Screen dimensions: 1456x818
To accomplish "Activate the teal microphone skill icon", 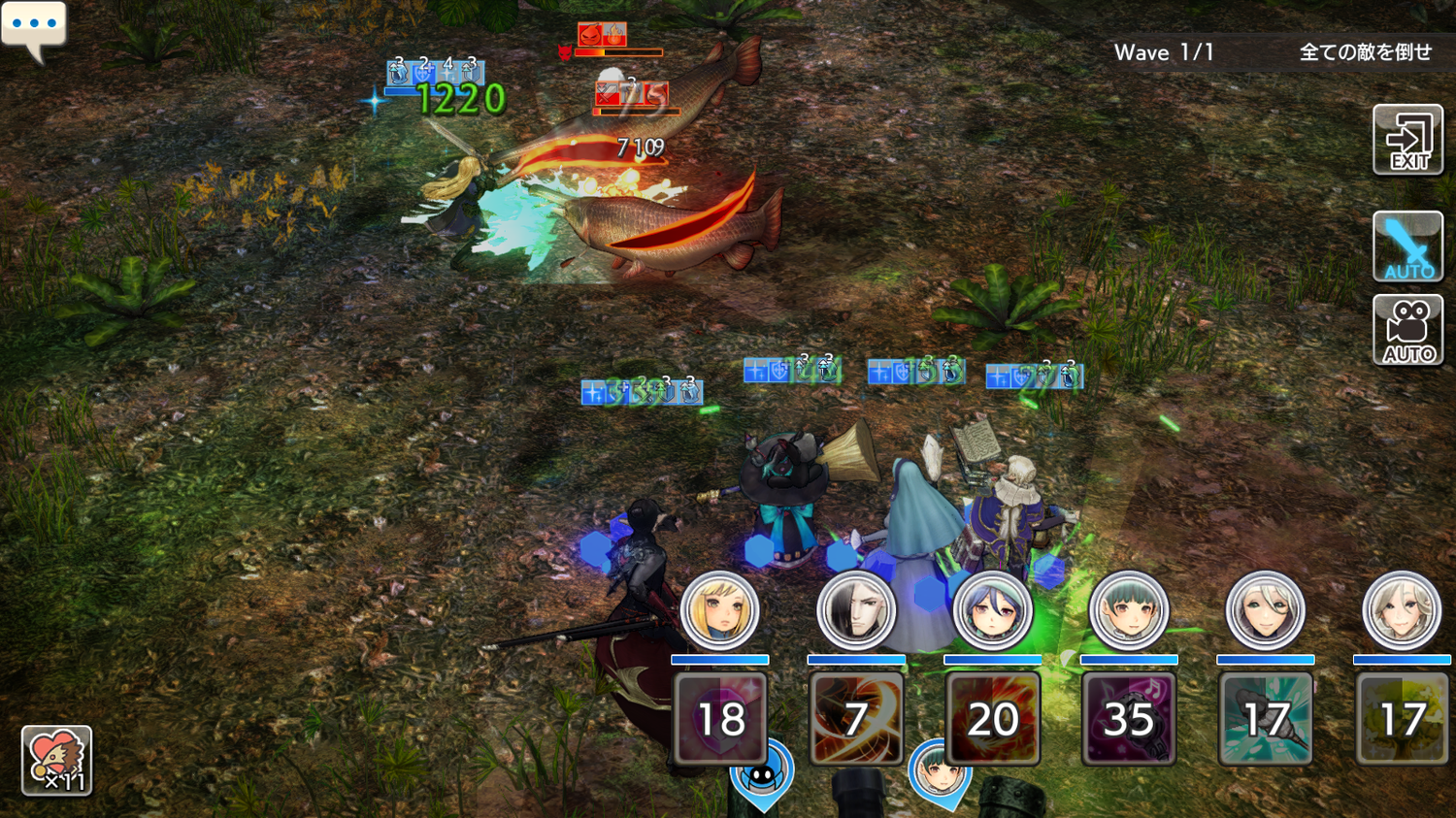I will pyautogui.click(x=1265, y=719).
